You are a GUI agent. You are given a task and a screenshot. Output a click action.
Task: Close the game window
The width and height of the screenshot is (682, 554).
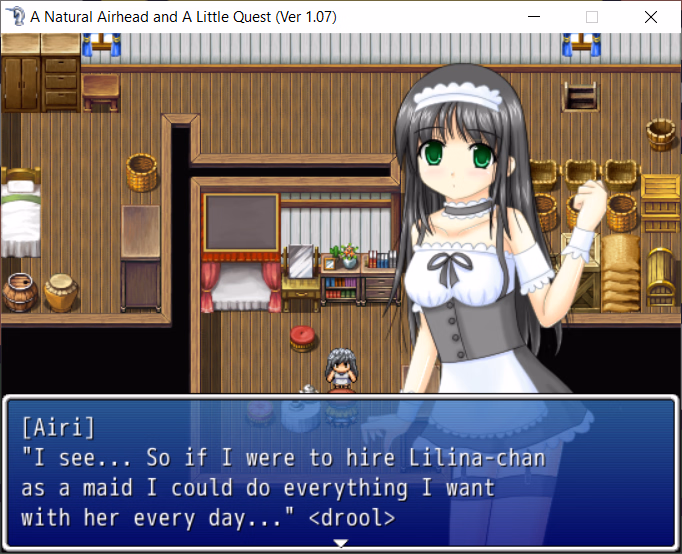click(x=651, y=17)
